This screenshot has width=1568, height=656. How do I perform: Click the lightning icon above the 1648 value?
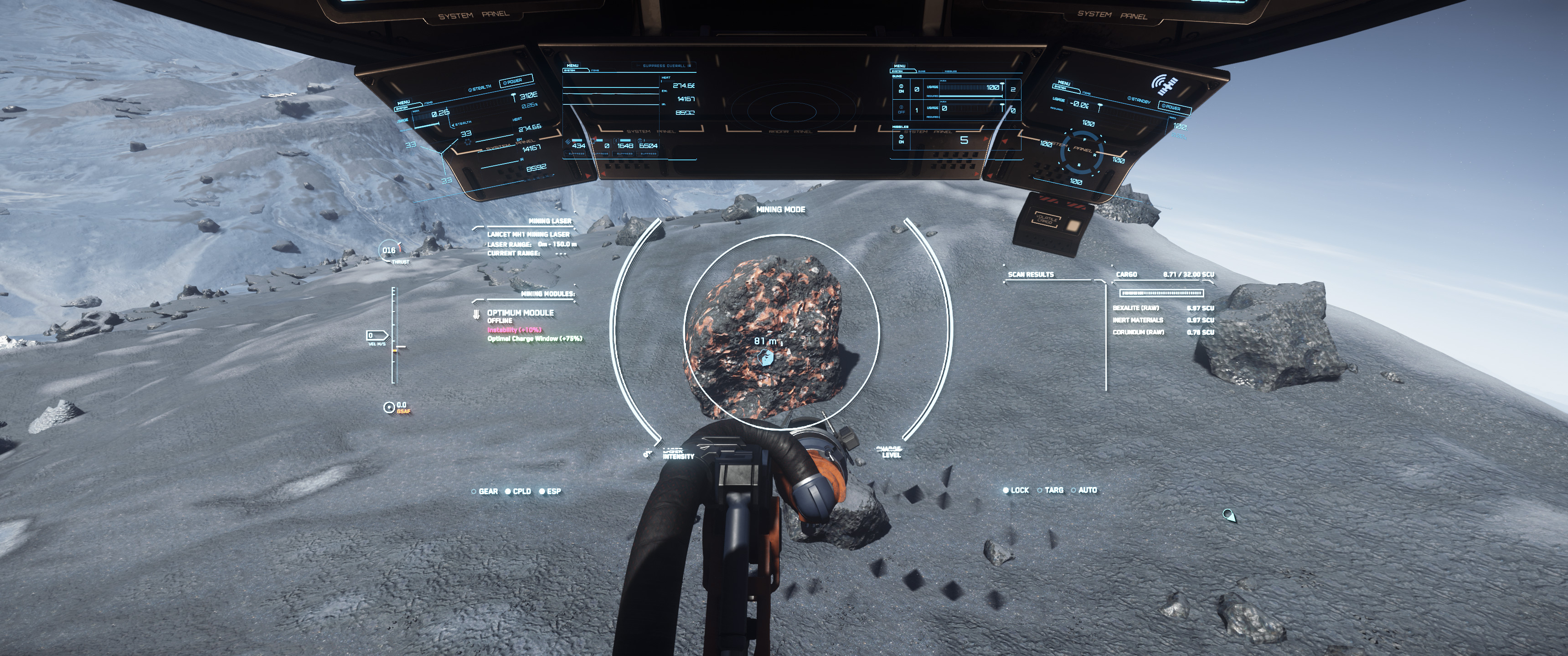[x=617, y=141]
